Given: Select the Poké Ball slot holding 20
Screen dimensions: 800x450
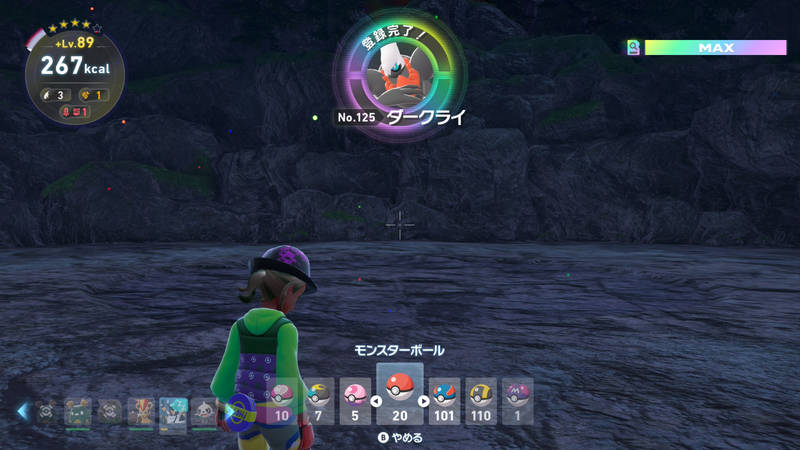Looking at the screenshot, I should pos(400,393).
